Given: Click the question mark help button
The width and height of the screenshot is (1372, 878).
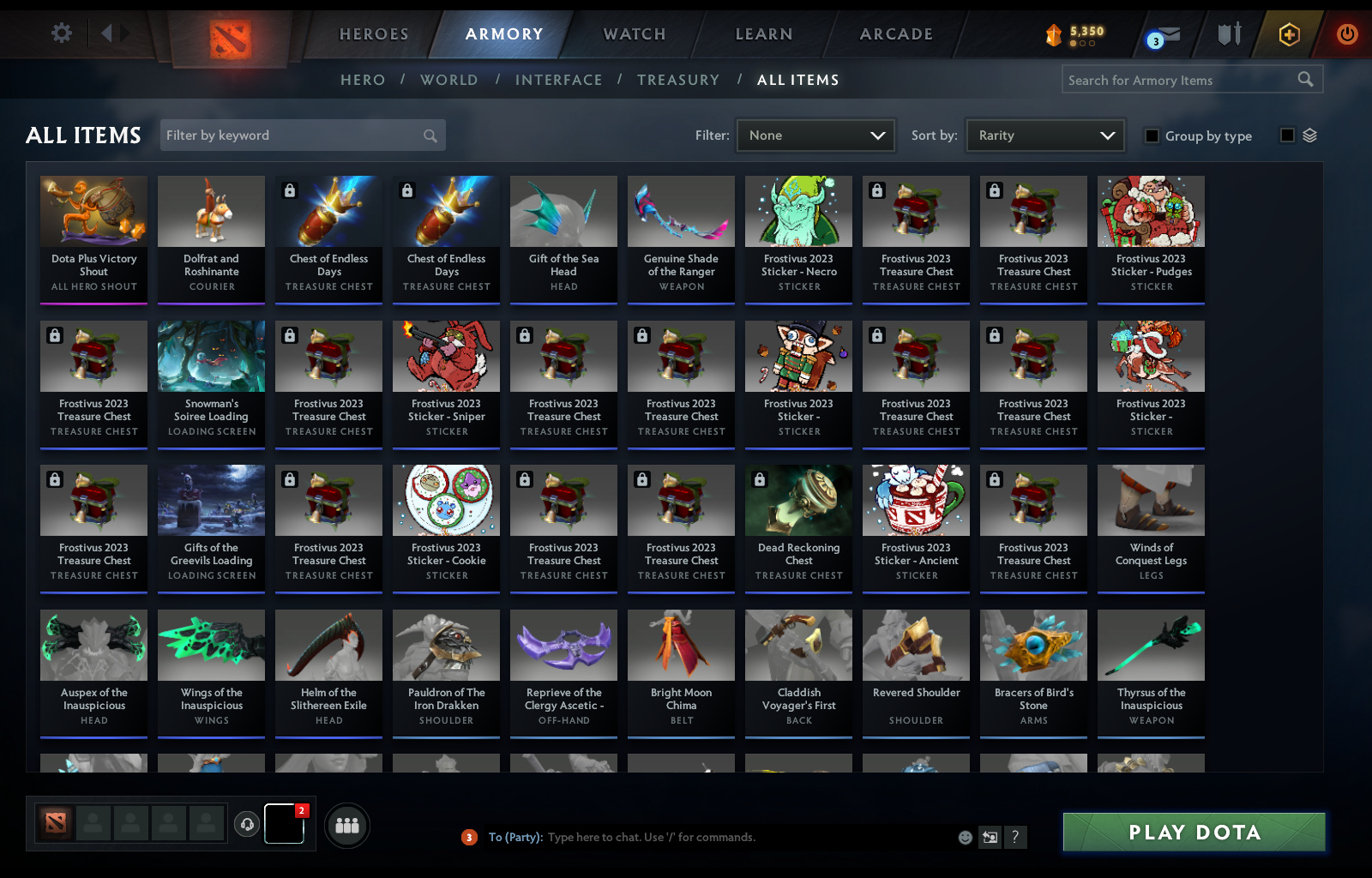Looking at the screenshot, I should [x=1017, y=838].
